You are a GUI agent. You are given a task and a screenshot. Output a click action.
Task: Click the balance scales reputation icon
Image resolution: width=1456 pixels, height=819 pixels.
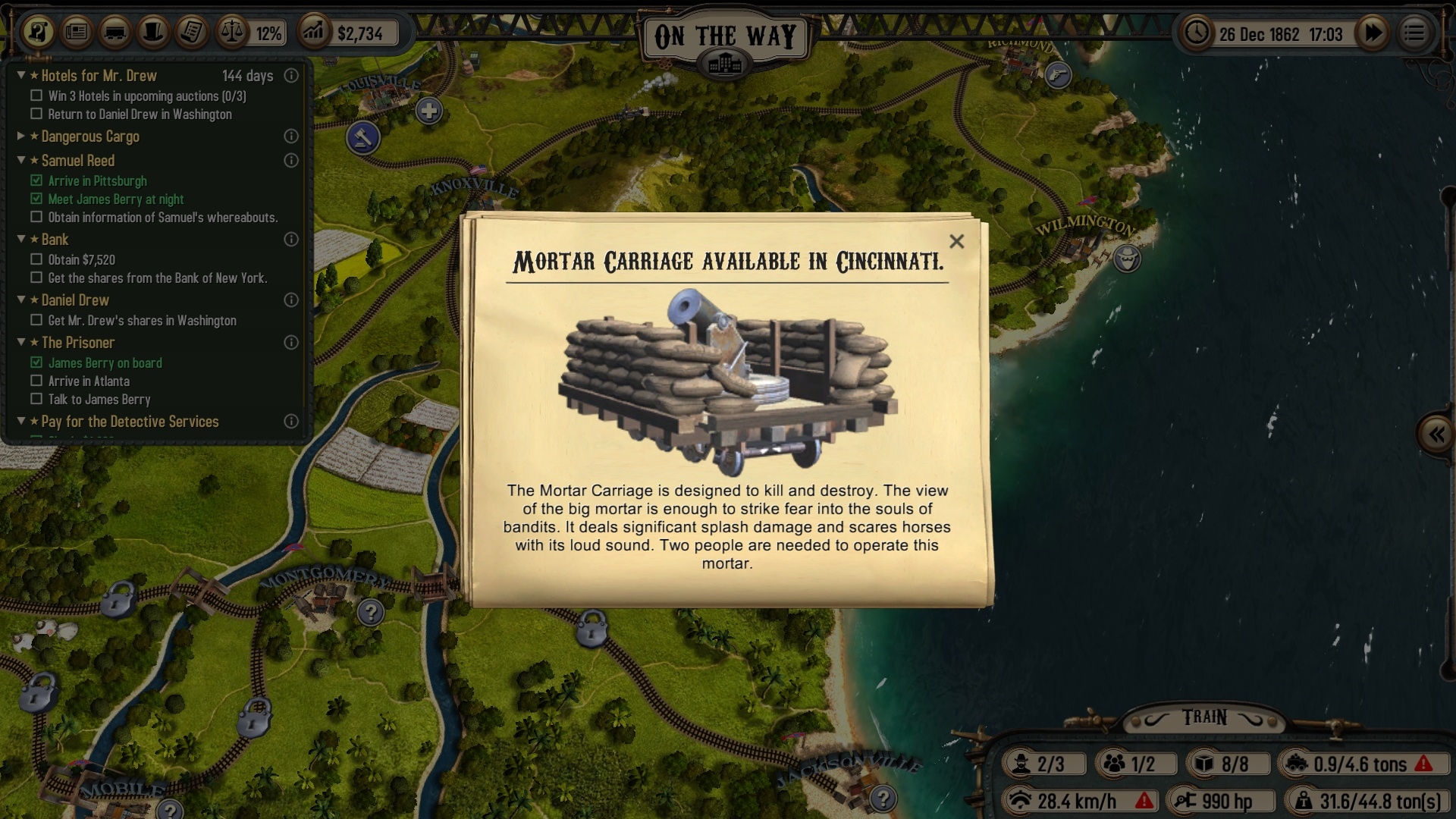232,33
